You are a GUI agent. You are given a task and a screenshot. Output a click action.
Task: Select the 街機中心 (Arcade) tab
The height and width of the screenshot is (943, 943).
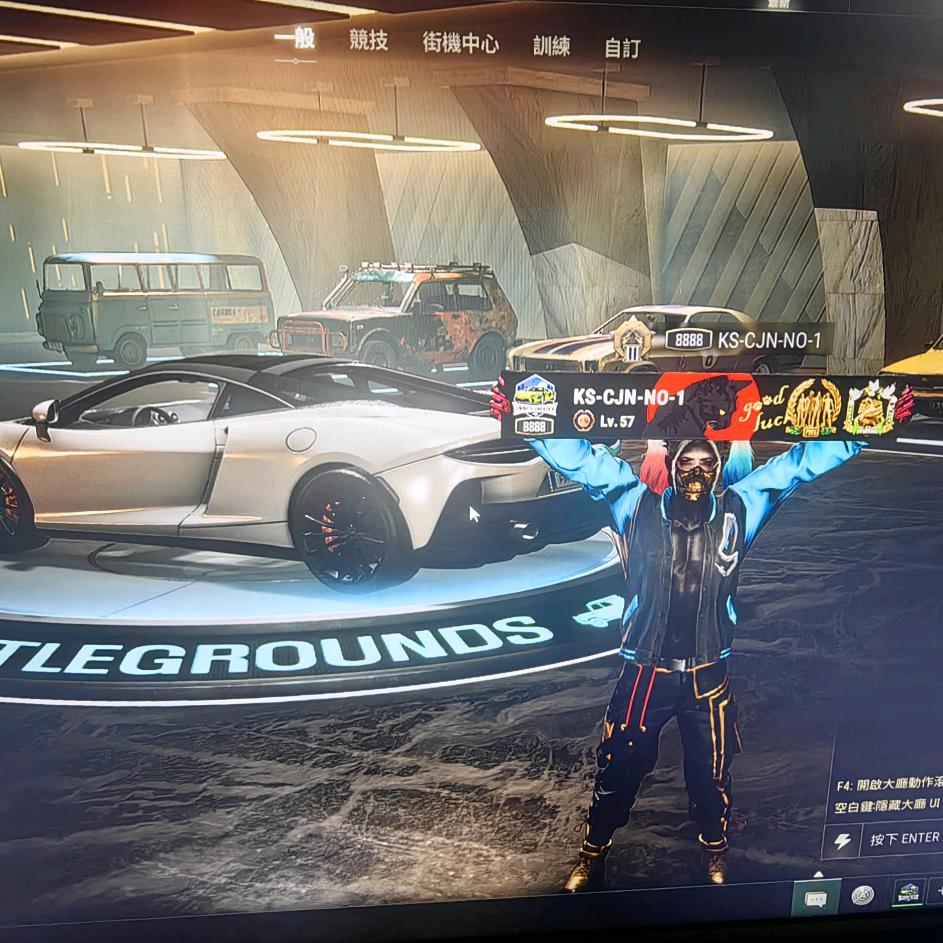coord(460,43)
